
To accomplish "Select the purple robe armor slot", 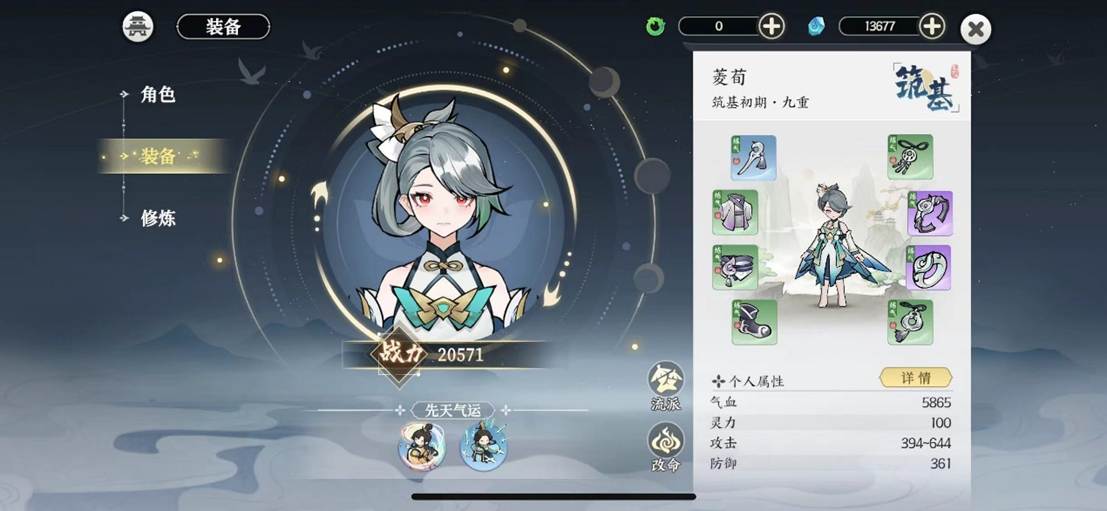I will coord(735,213).
